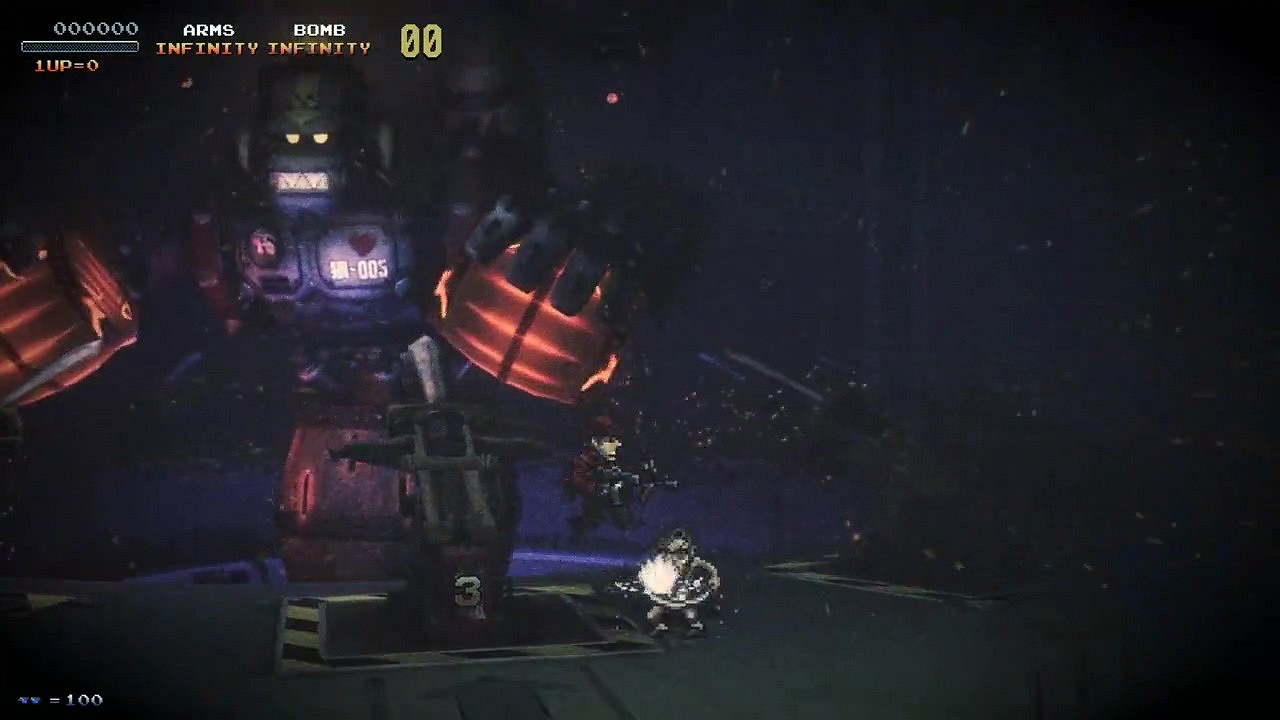Click the BOMB label in the HUD

click(x=320, y=30)
